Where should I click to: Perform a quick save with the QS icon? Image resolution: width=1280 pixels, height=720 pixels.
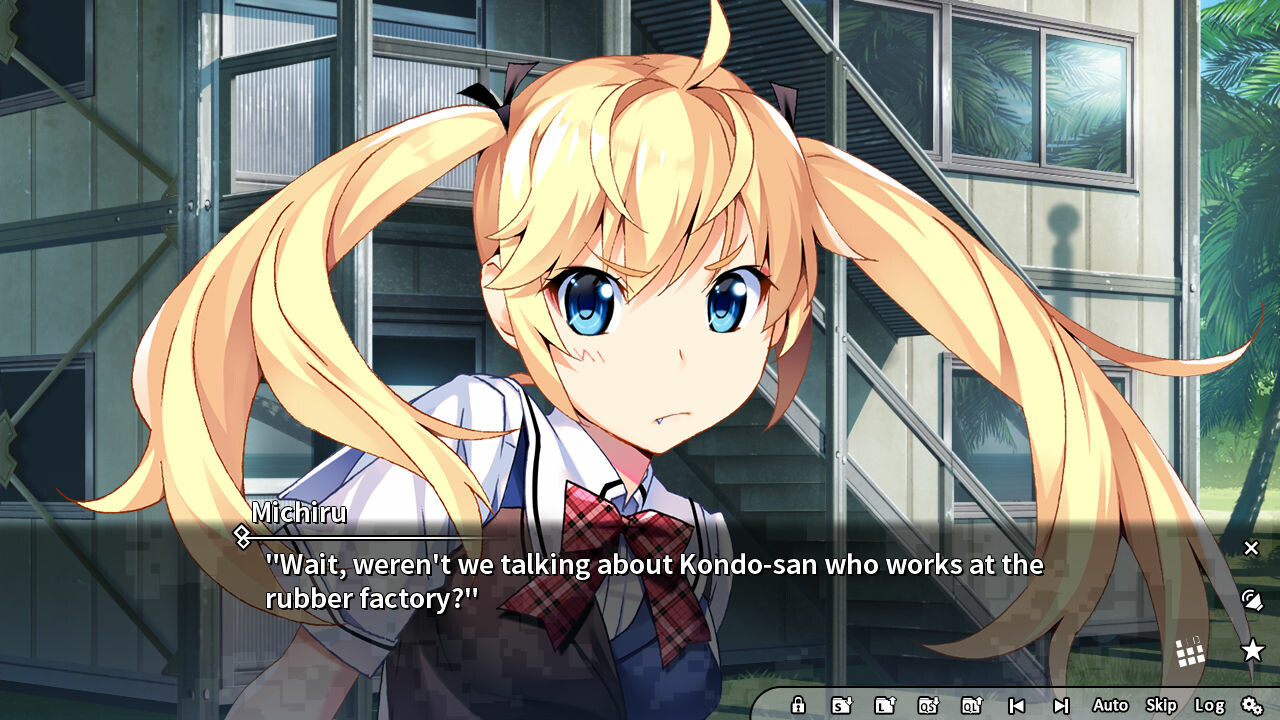(928, 705)
